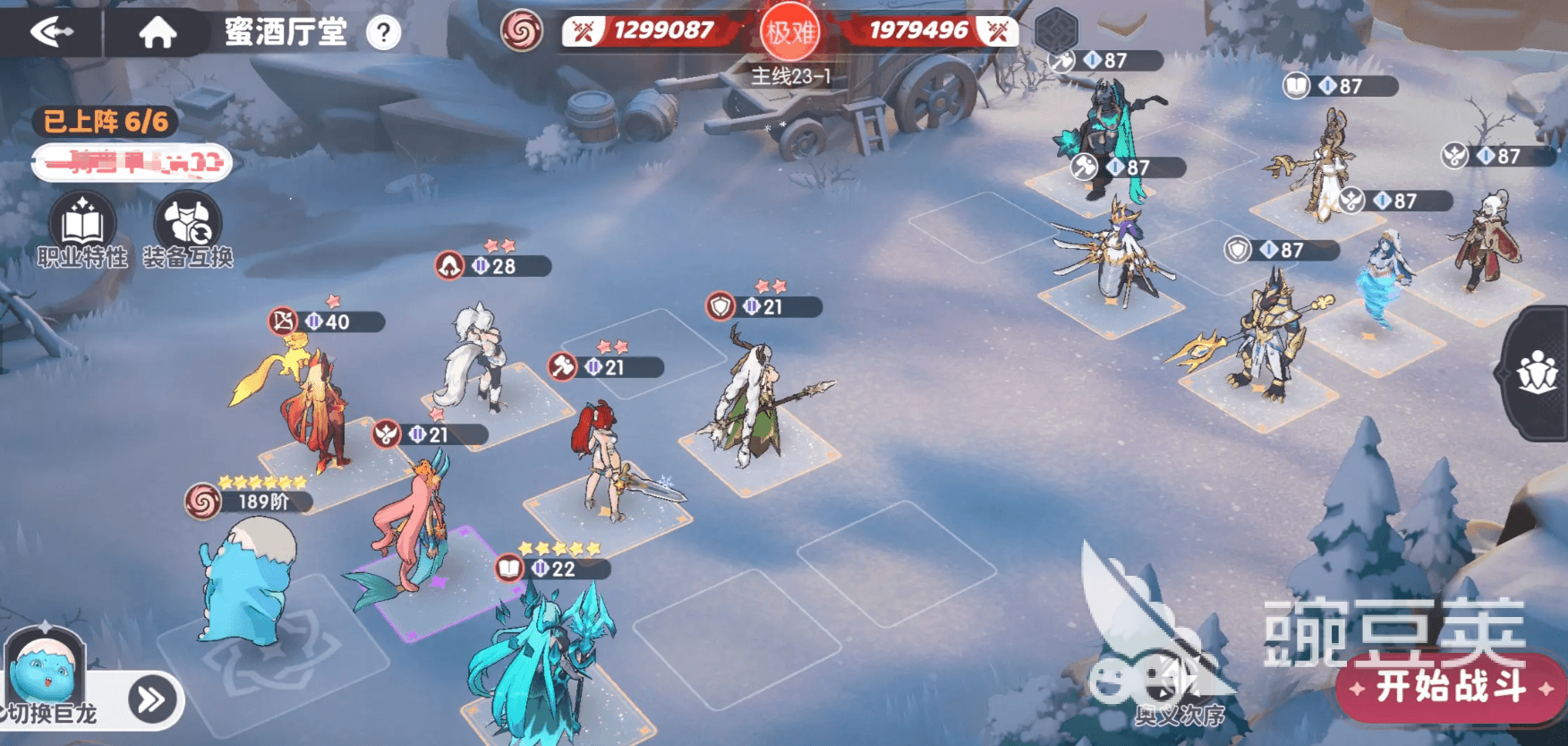Select the level 28 white-haired hero
The image size is (1568, 746).
476,358
